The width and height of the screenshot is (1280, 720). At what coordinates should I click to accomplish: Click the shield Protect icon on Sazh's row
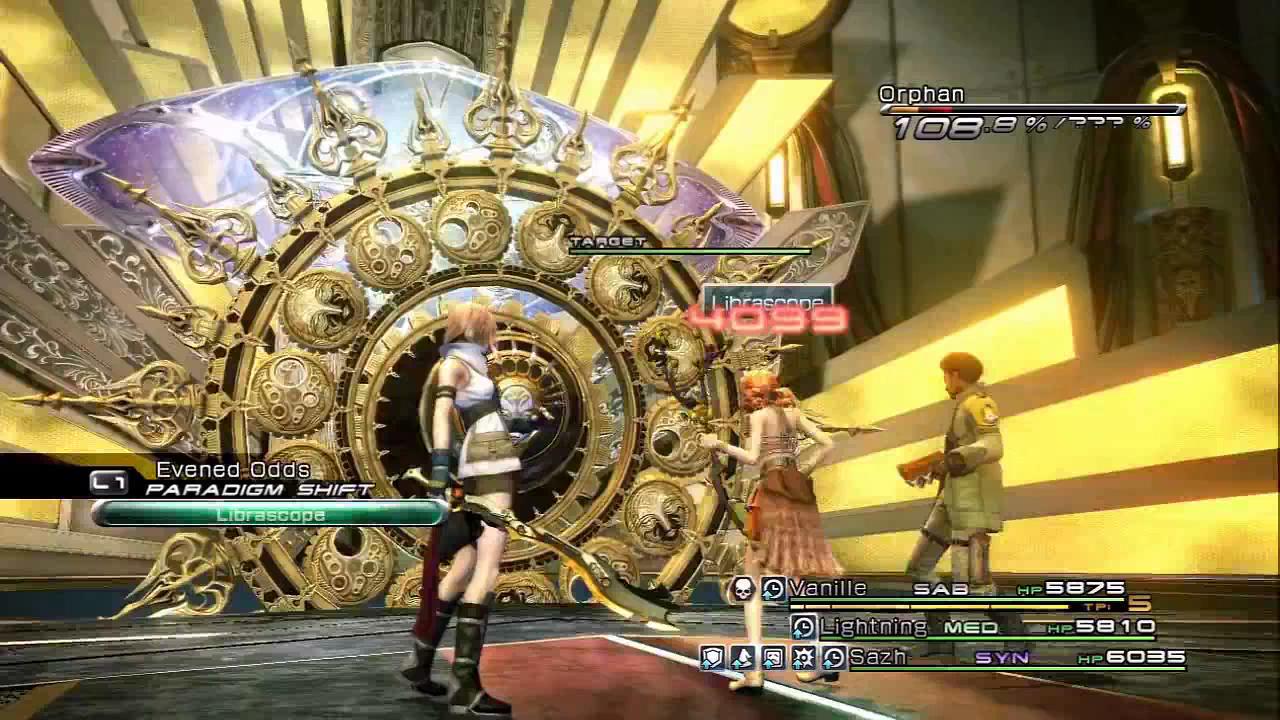(x=712, y=658)
